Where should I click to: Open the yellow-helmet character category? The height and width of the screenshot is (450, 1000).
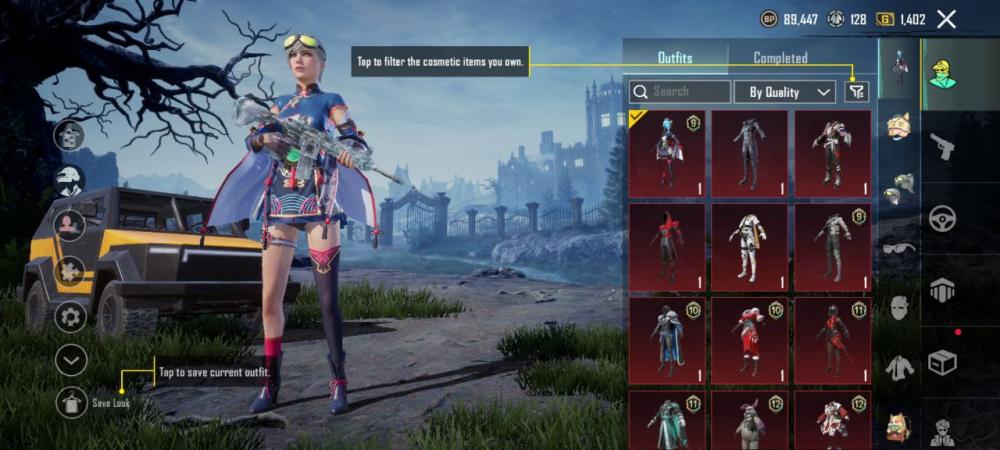[x=942, y=74]
